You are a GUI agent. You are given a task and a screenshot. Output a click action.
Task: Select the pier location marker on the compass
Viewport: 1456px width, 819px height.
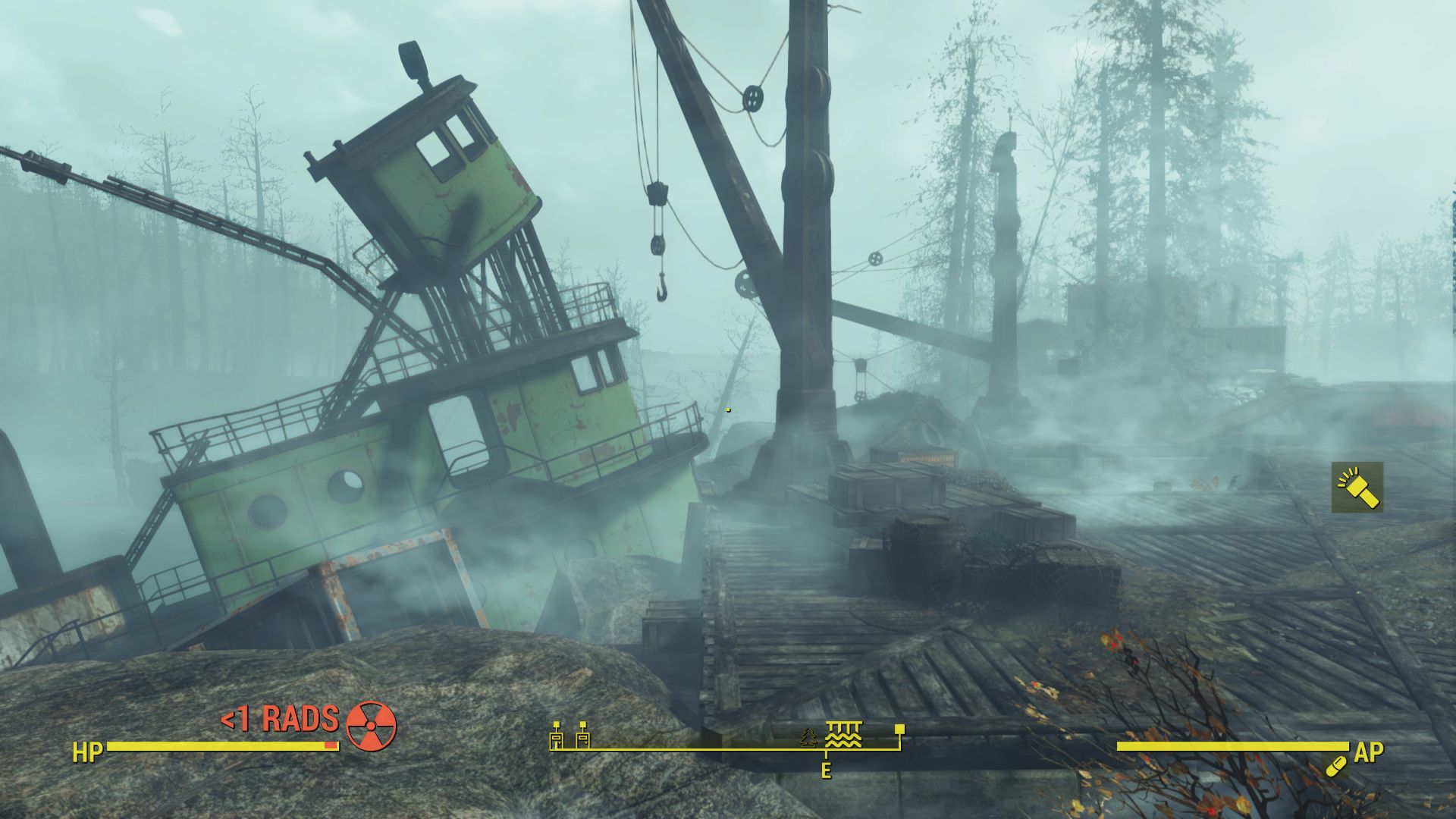point(843,735)
